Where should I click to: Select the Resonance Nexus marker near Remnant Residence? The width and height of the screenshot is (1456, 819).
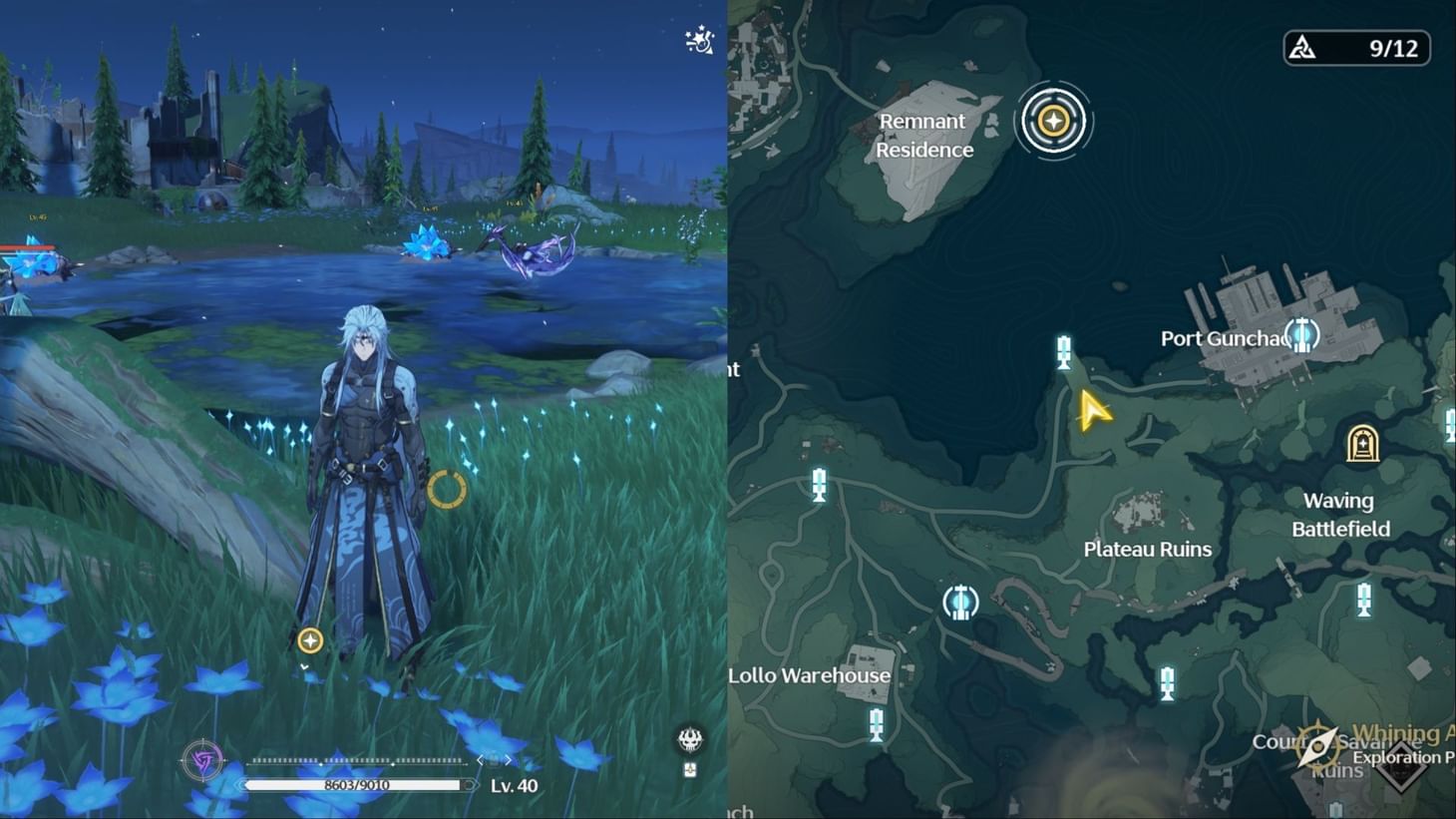click(x=1054, y=120)
